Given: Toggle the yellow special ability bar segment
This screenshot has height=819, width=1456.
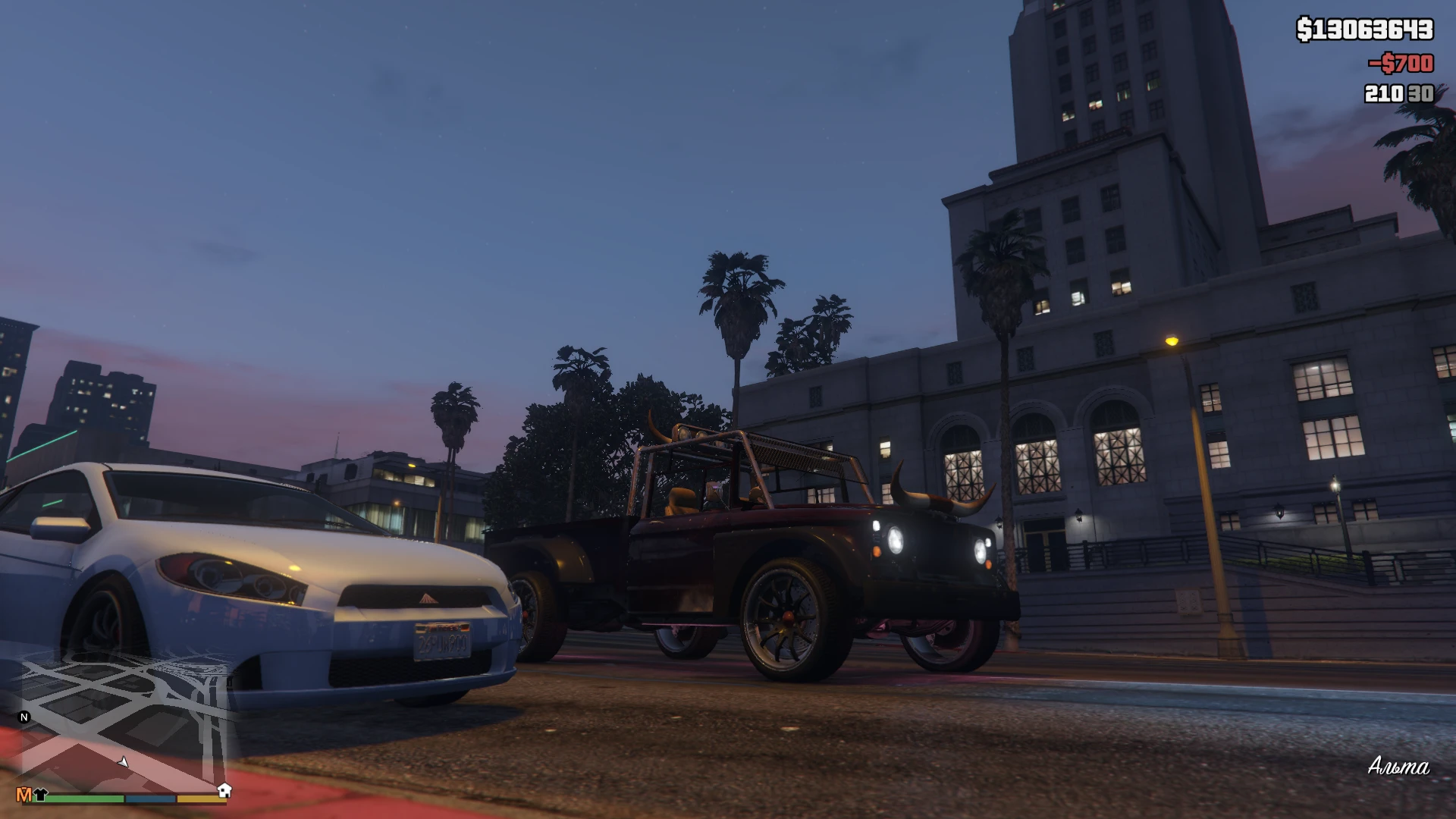Looking at the screenshot, I should pyautogui.click(x=201, y=799).
